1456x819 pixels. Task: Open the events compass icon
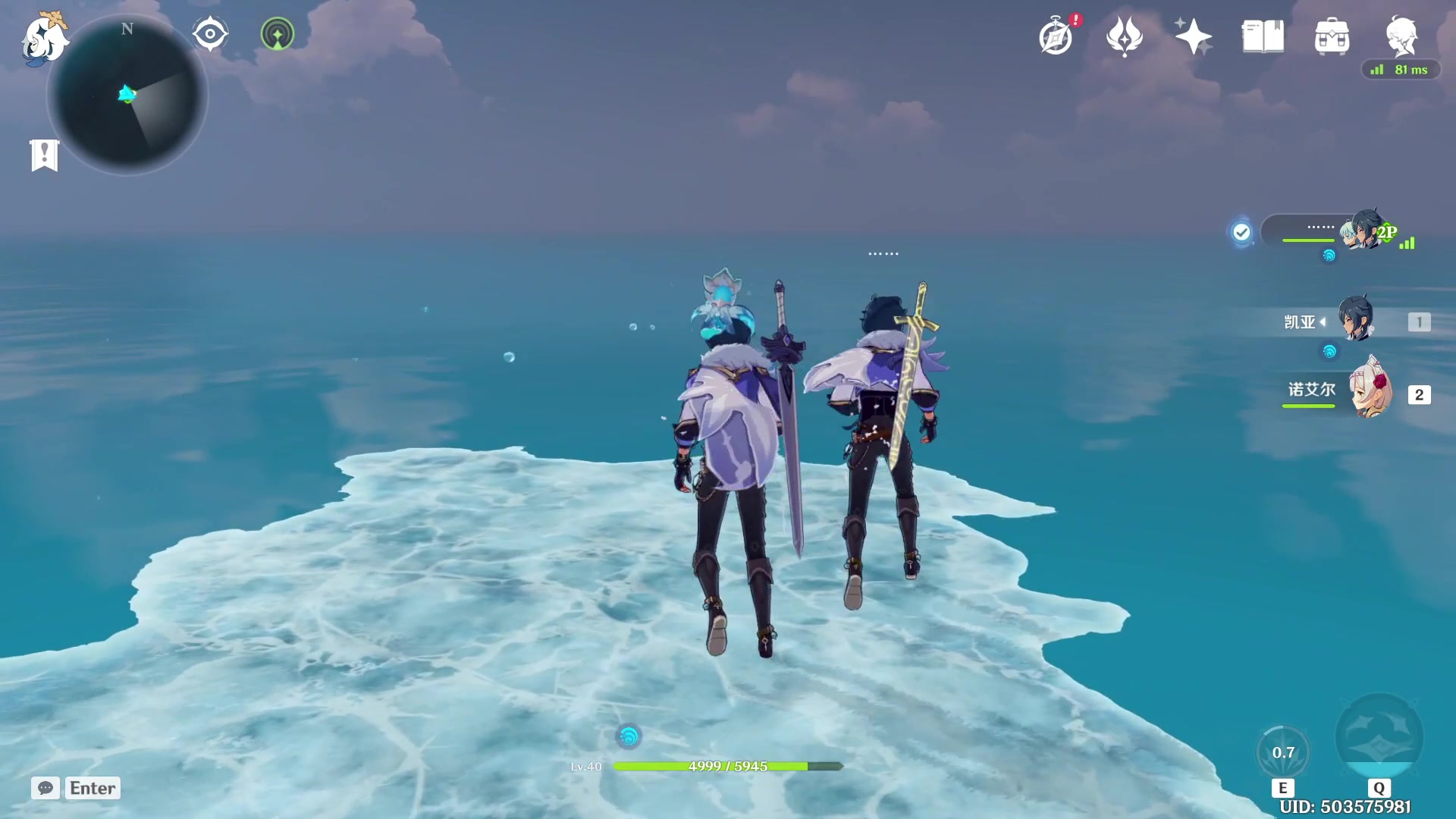tap(1056, 36)
